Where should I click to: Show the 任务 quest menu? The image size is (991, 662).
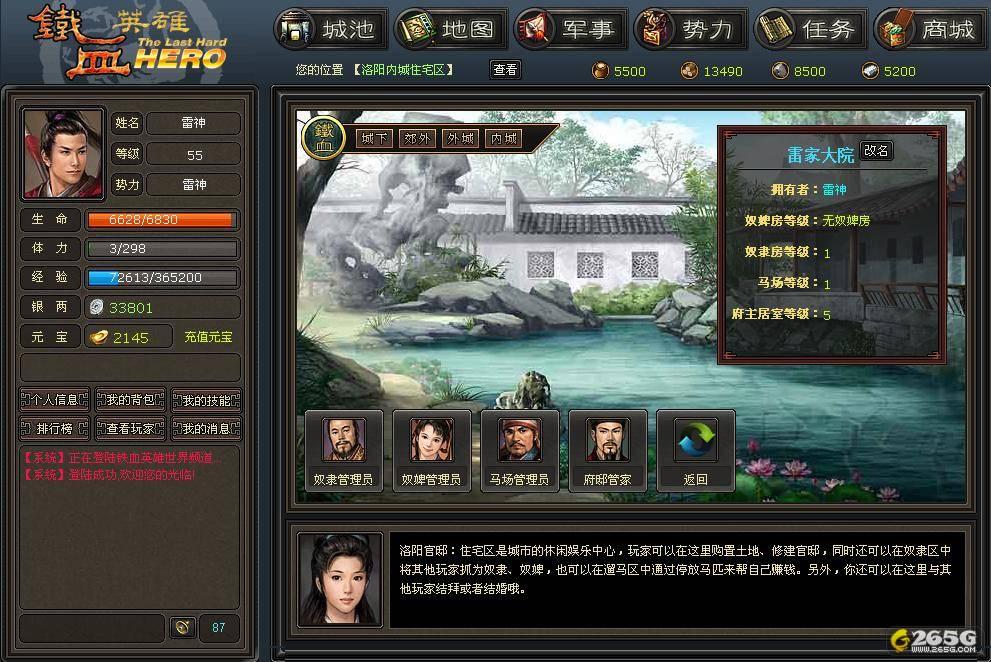(811, 30)
